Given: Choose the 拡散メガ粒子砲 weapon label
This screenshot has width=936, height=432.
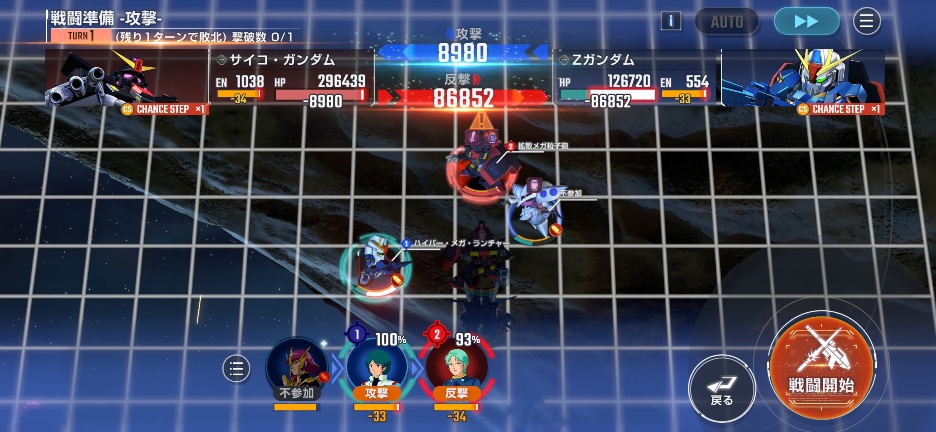Looking at the screenshot, I should point(543,146).
